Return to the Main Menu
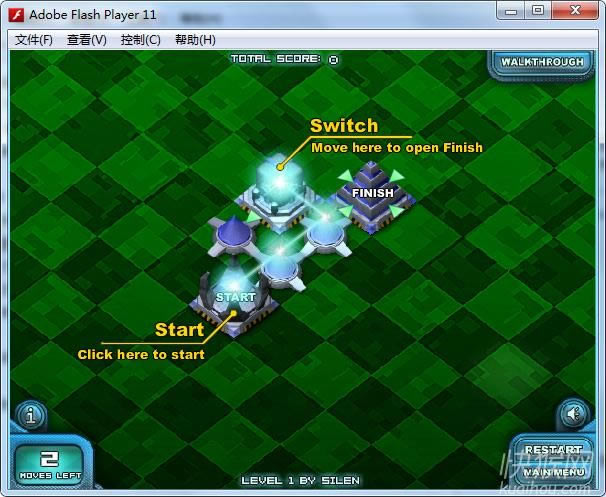 pyautogui.click(x=553, y=471)
